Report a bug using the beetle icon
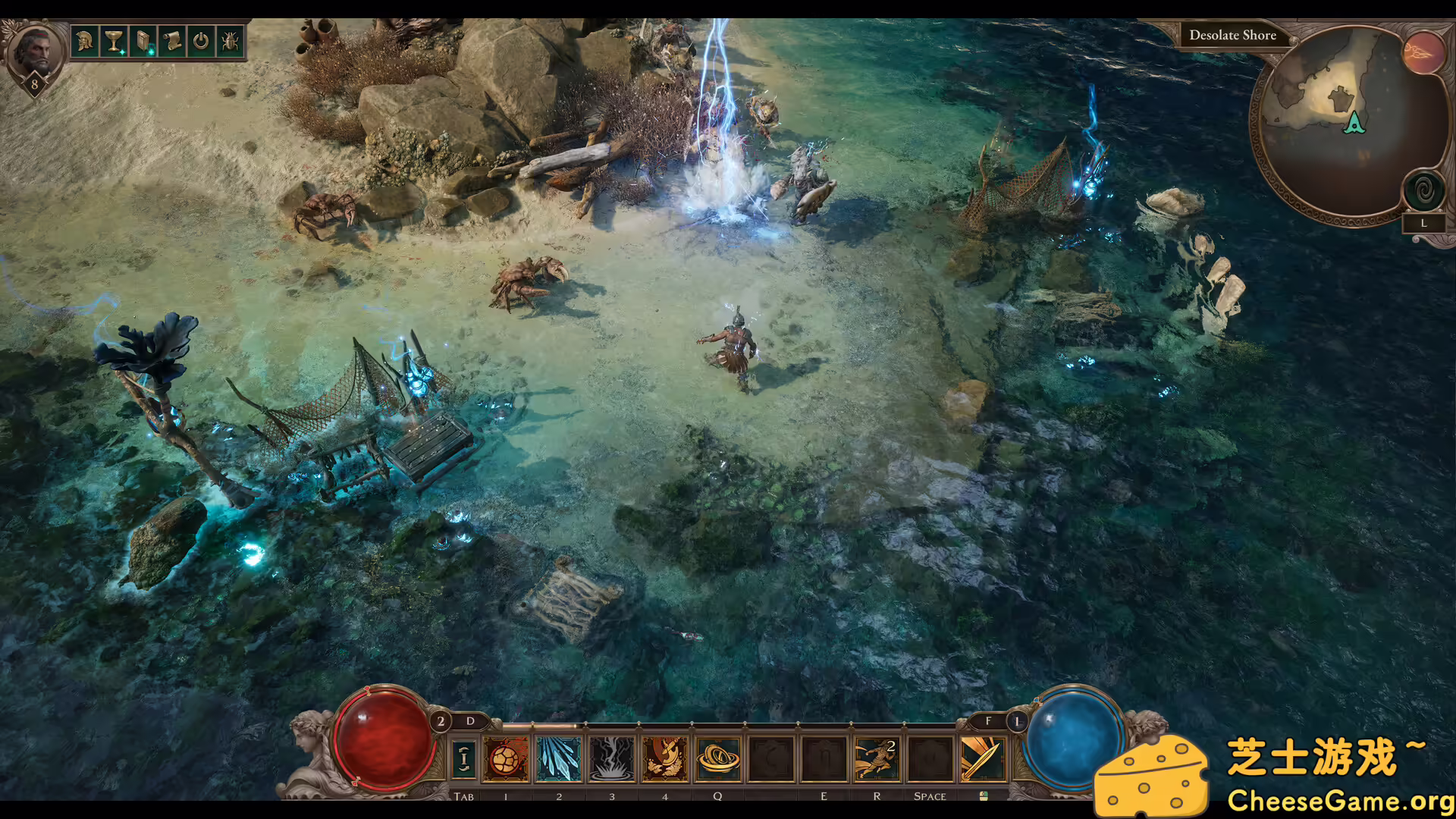Image resolution: width=1456 pixels, height=819 pixels. coord(229,41)
